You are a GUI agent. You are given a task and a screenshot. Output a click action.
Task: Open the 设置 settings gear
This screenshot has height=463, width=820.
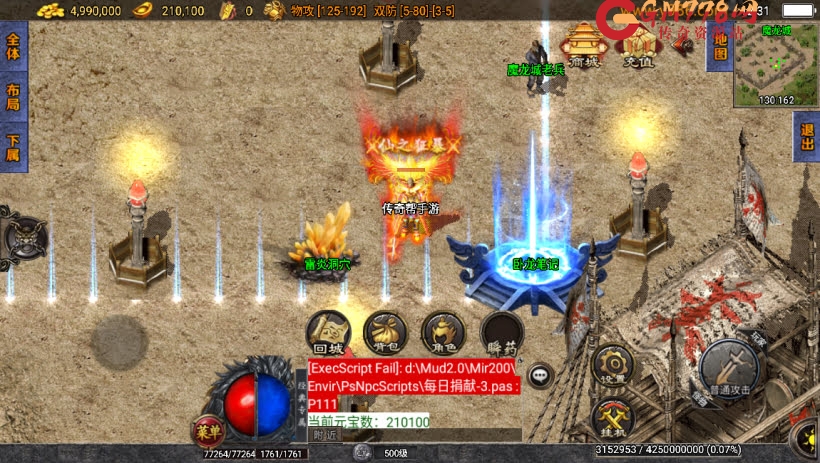pos(613,366)
